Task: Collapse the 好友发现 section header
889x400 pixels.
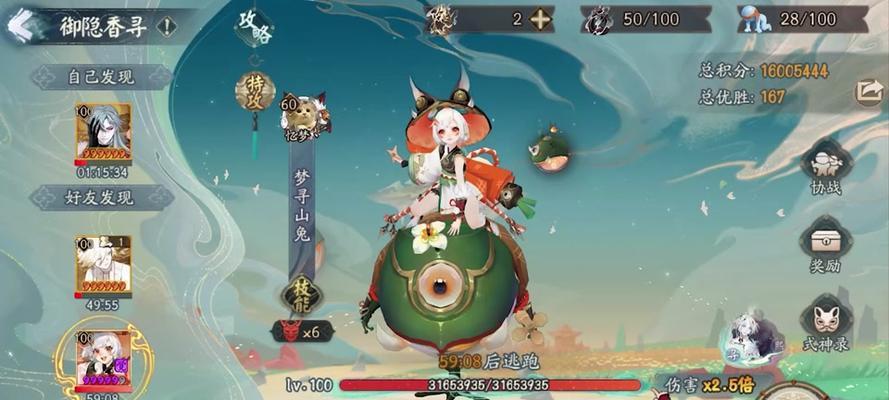Action: pos(100,197)
